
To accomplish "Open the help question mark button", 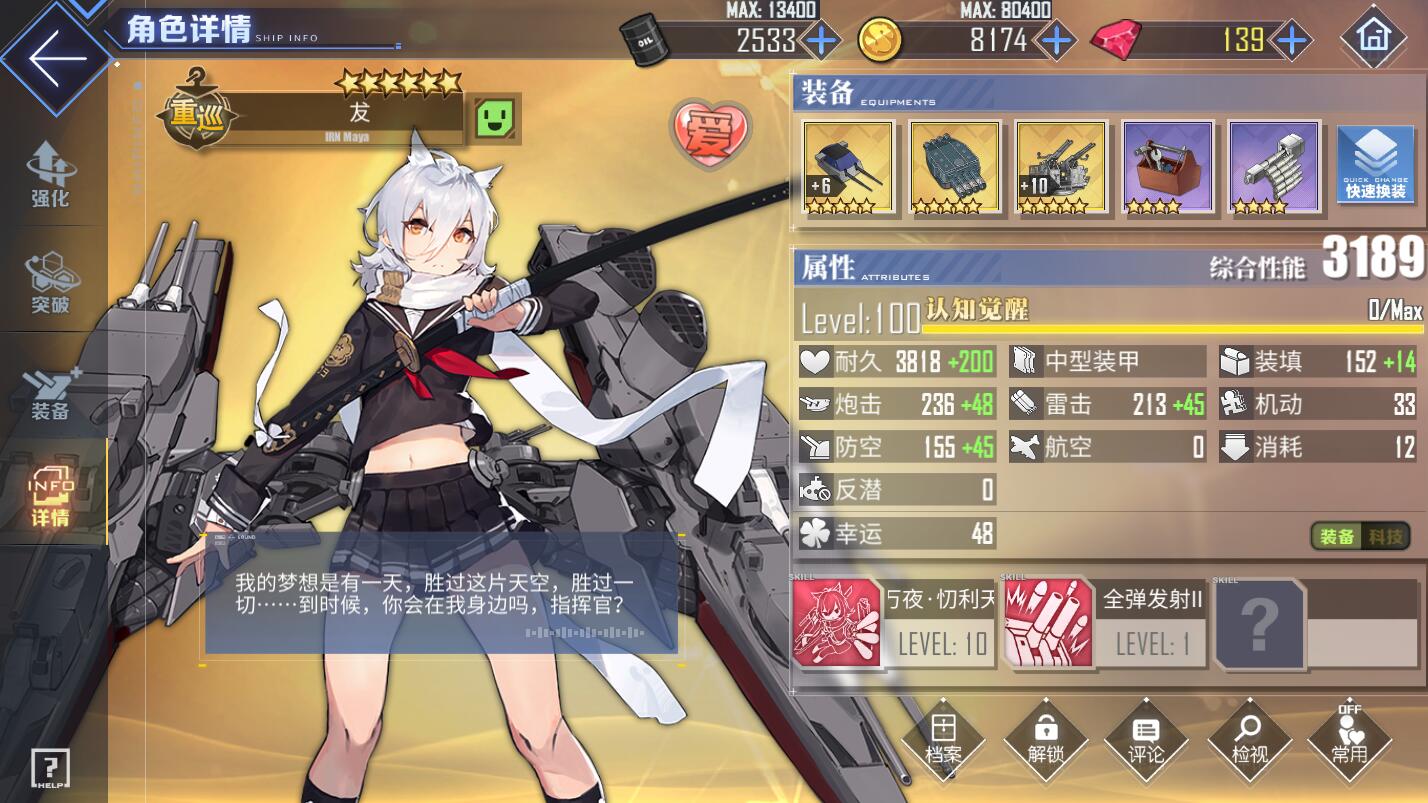I will pyautogui.click(x=50, y=768).
